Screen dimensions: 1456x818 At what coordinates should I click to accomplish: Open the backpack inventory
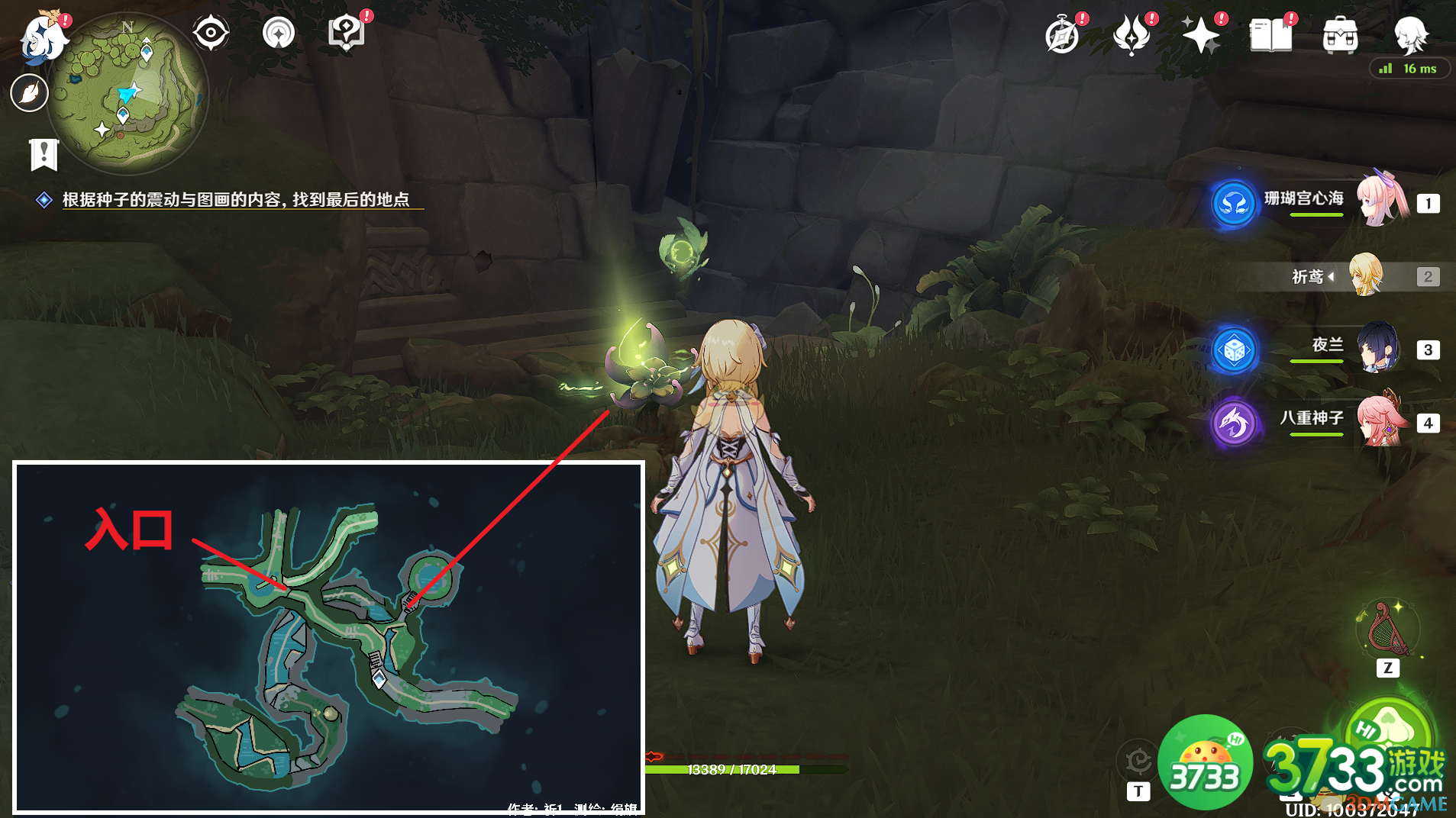[x=1340, y=36]
